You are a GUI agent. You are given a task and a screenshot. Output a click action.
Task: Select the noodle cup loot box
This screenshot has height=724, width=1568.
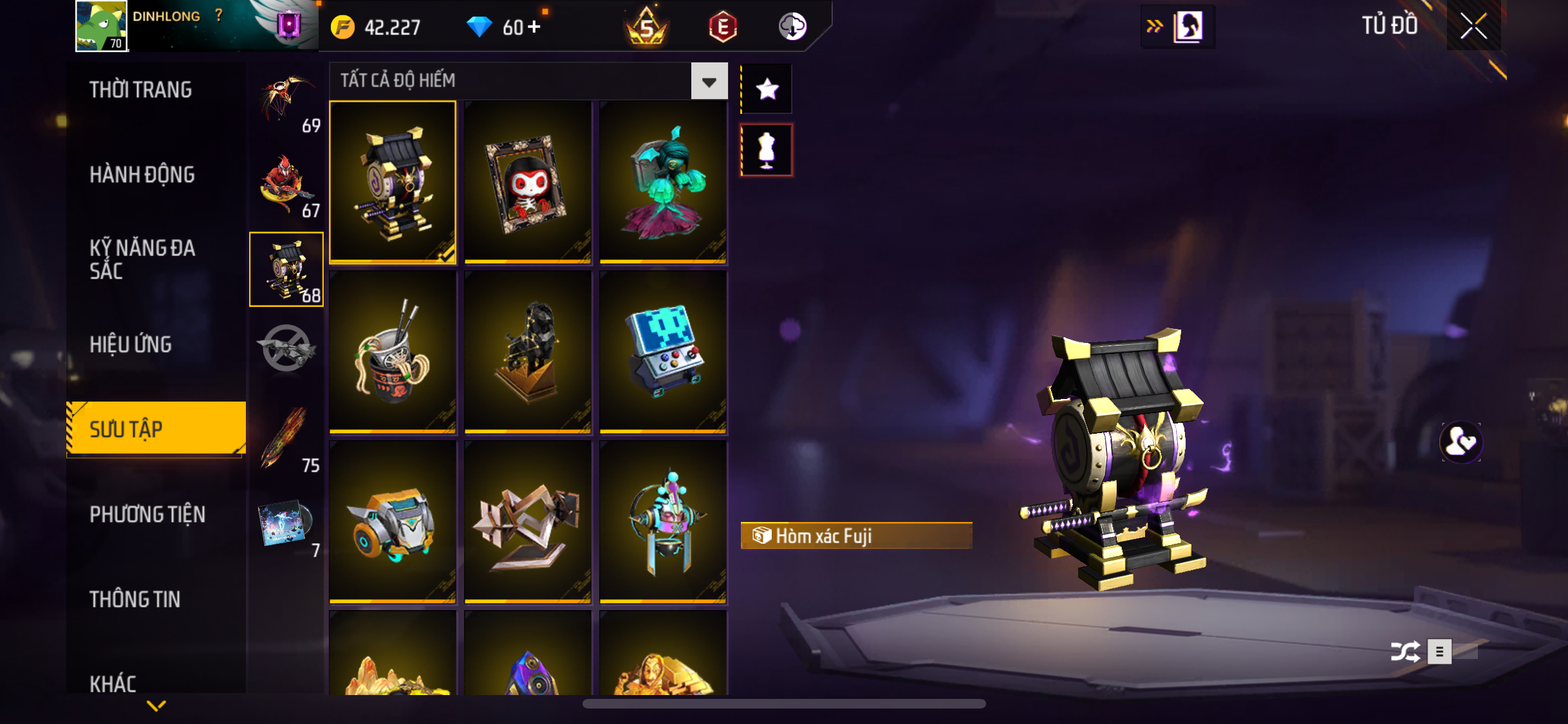pos(393,352)
